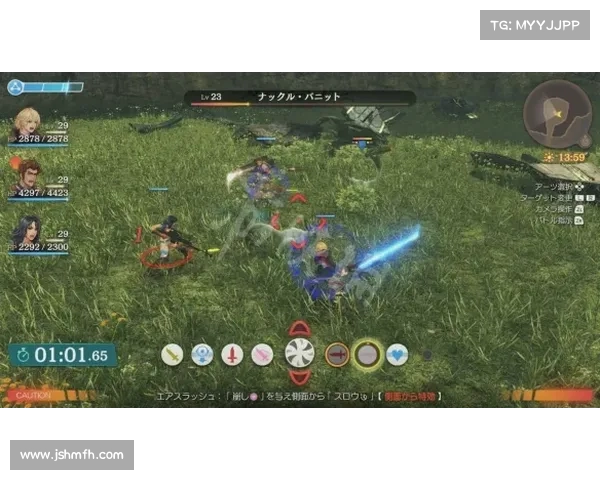Use the blue heart healing art
This screenshot has height=480, width=600.
[x=398, y=354]
